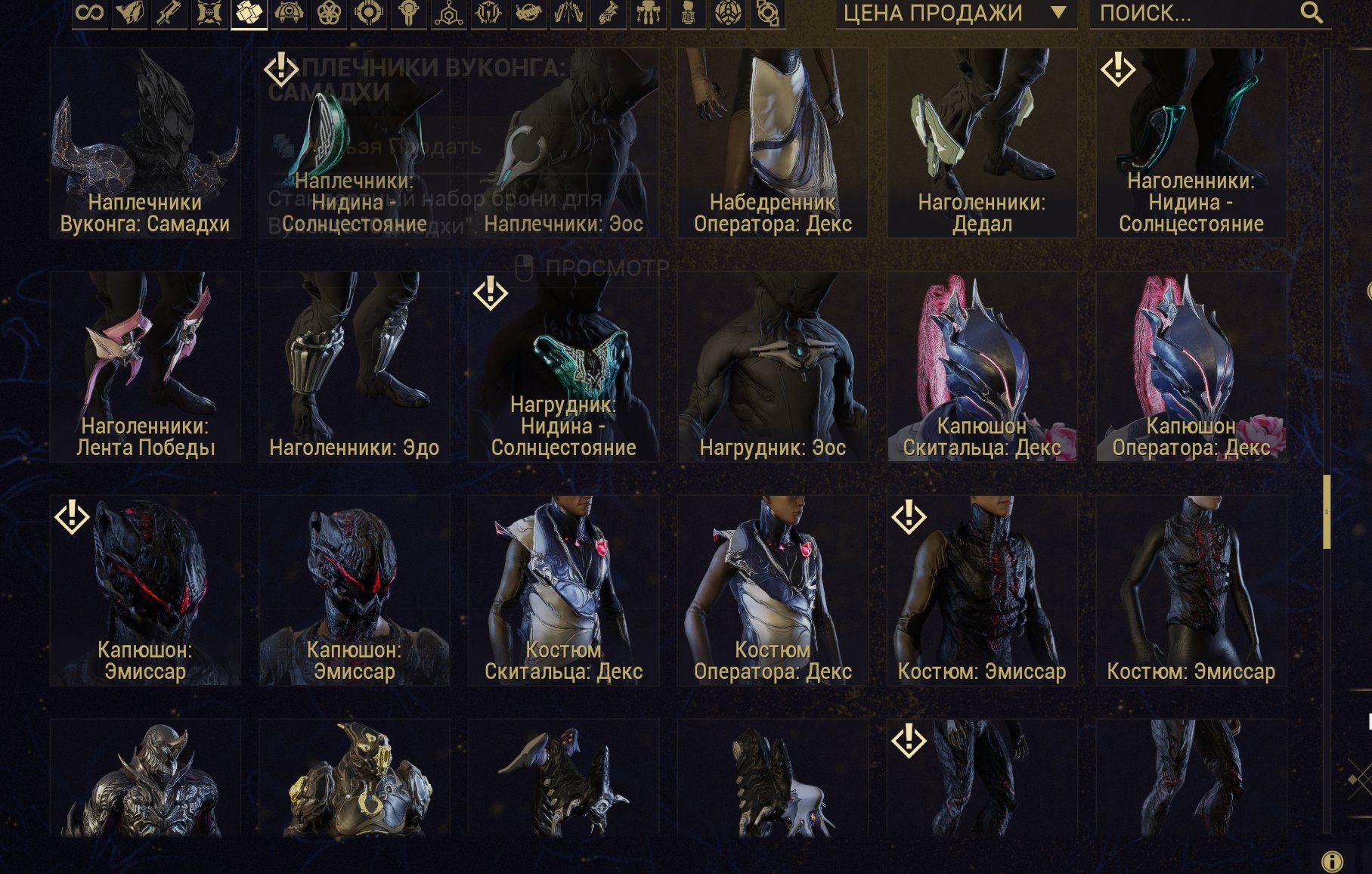Pick the Наголенники: Дедал item
Screen dimensions: 1372x874
click(x=982, y=144)
